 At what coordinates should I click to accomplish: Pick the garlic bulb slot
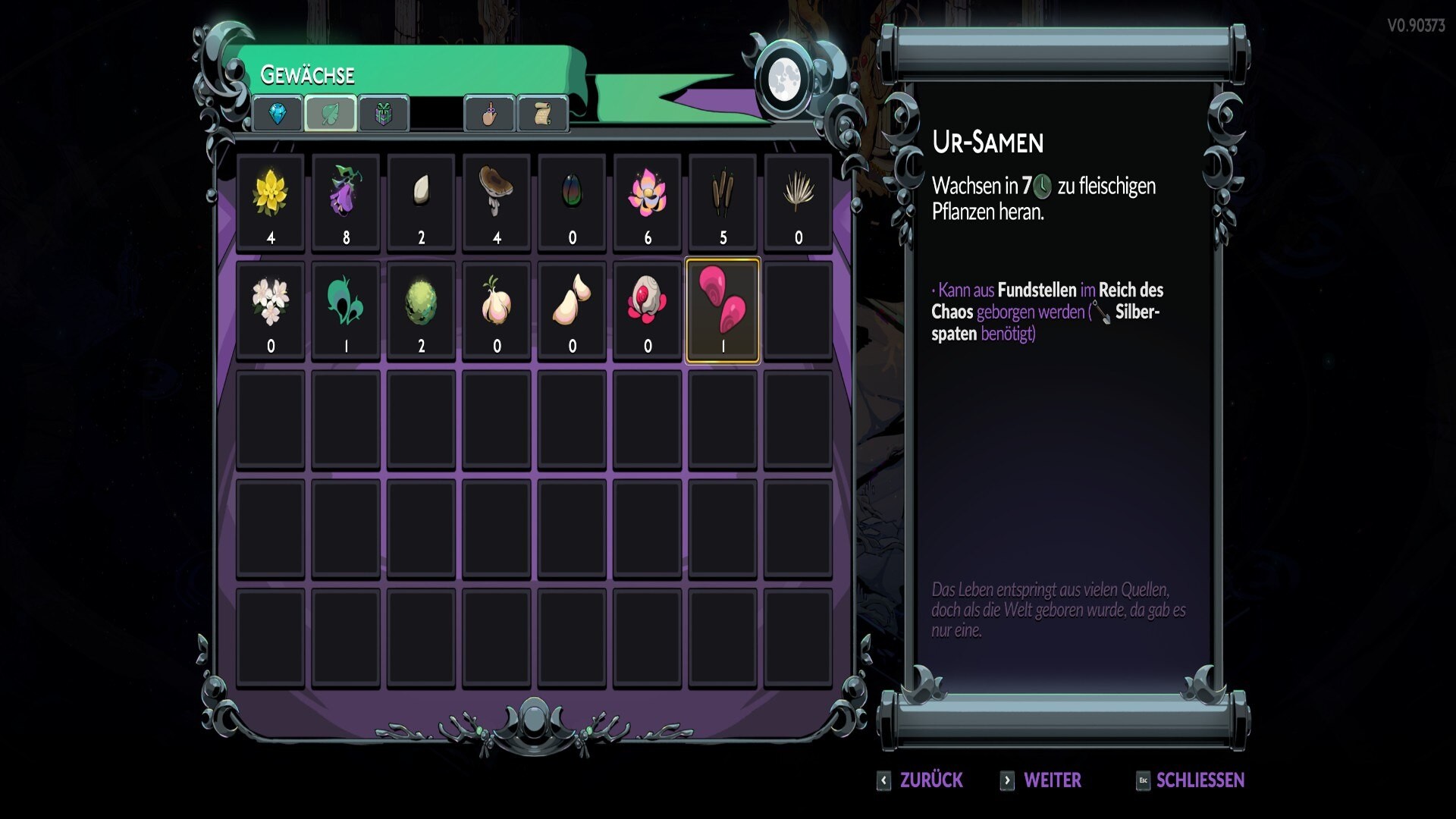497,311
